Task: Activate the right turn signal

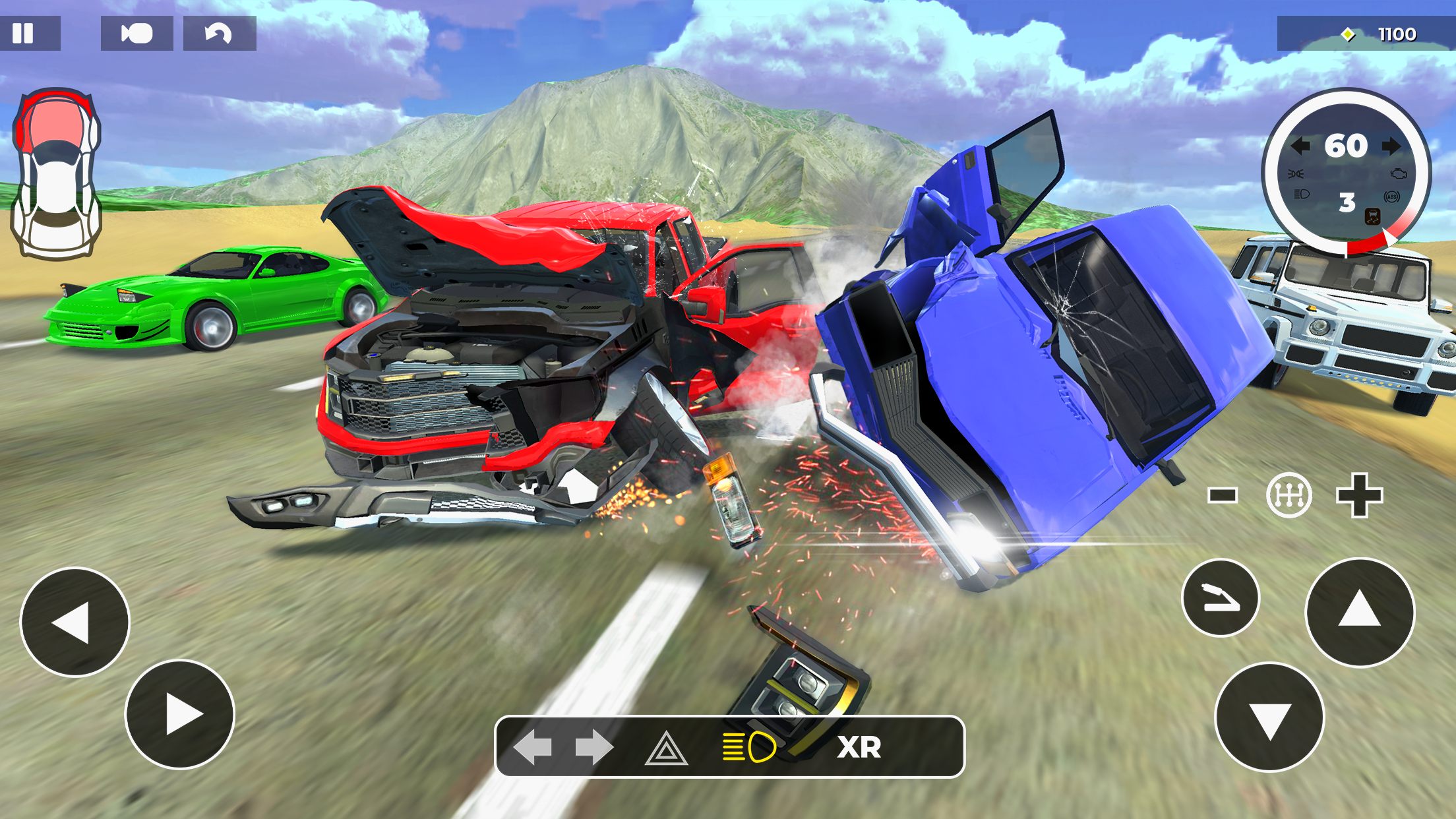Action: tap(595, 746)
